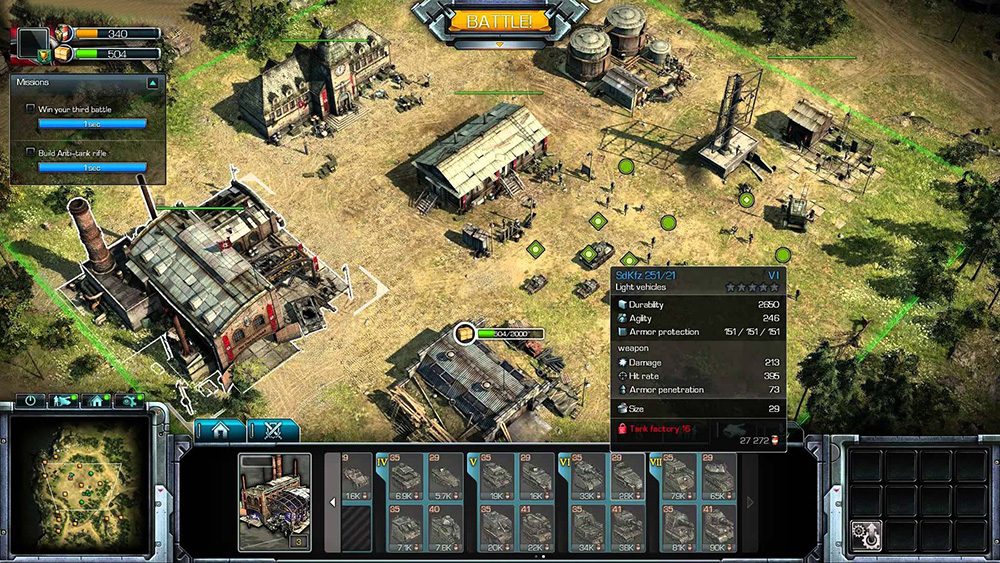Start a fight with the BATTLE! button
This screenshot has width=1000, height=563.
pyautogui.click(x=499, y=20)
